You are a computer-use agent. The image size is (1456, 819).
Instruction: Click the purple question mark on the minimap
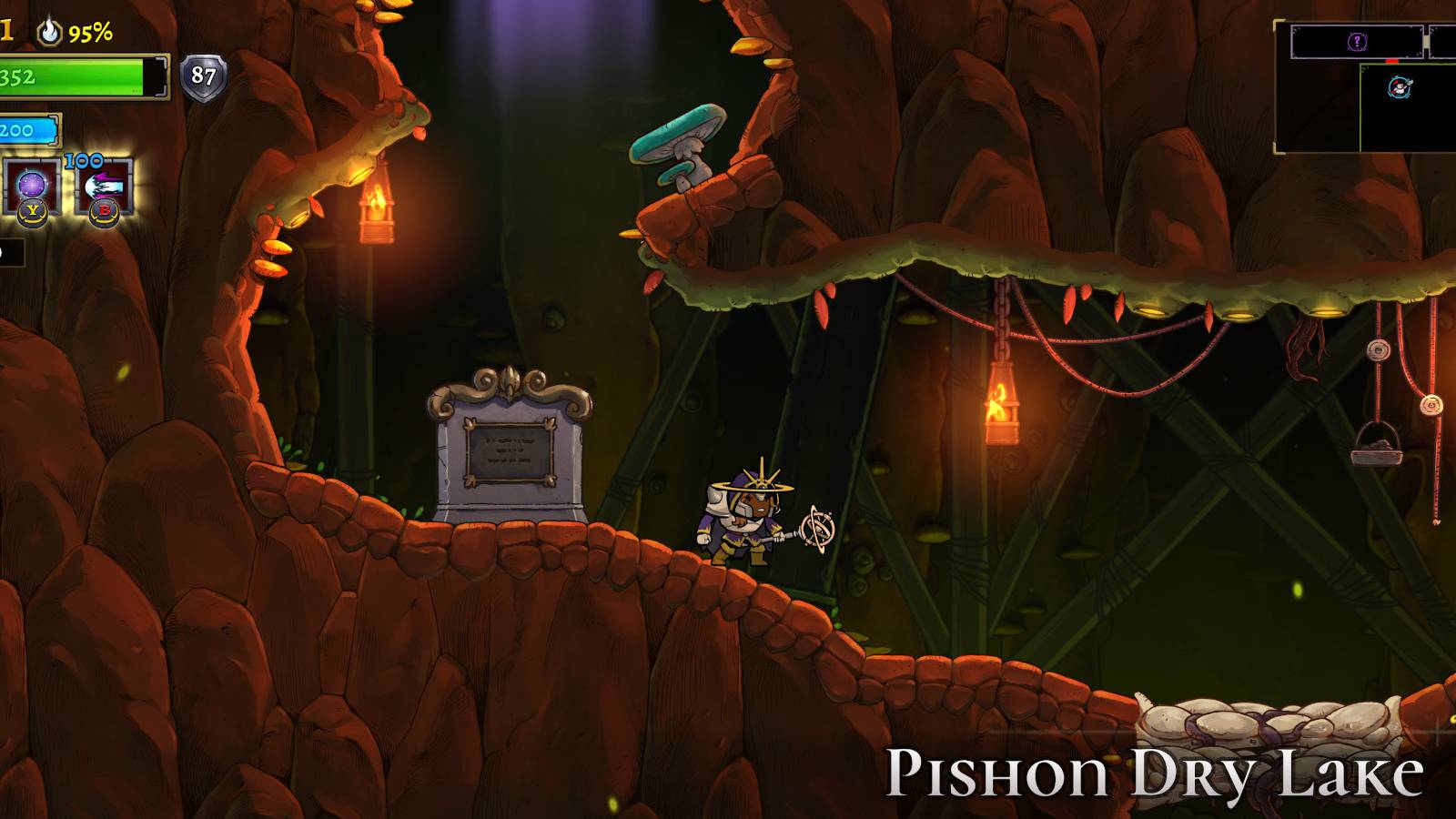[1357, 41]
